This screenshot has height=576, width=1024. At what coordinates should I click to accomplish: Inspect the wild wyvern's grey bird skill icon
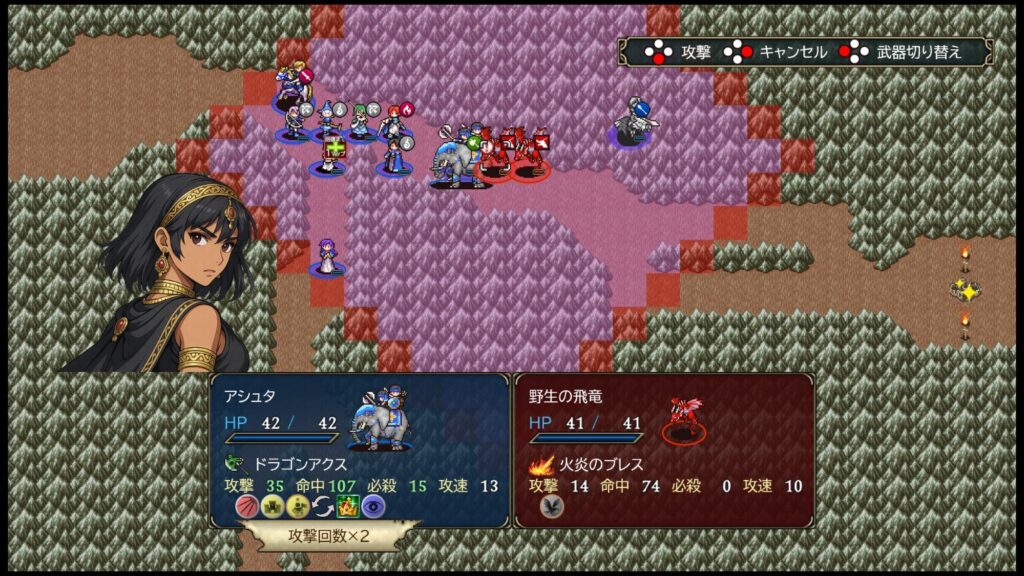(x=551, y=506)
